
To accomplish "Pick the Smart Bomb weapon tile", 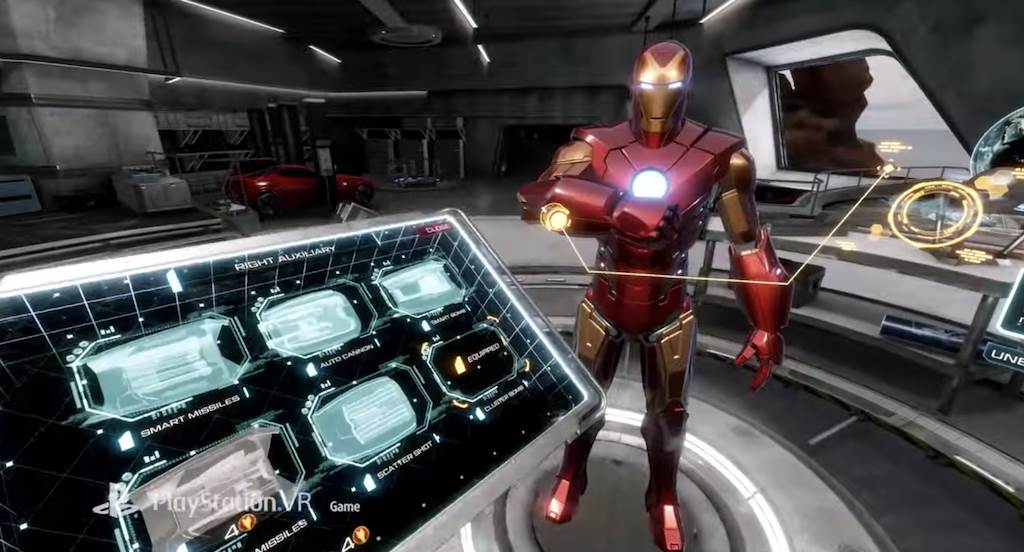I will point(424,285).
